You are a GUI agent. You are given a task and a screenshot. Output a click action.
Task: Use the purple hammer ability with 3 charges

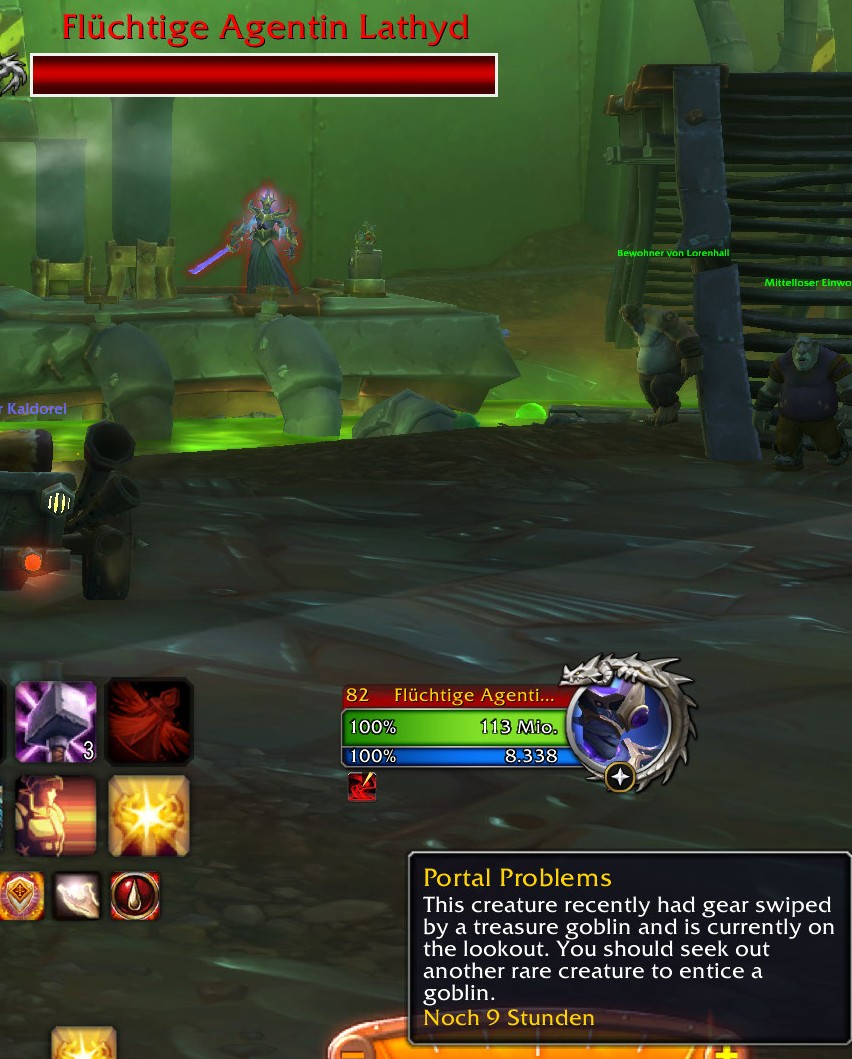tap(56, 721)
